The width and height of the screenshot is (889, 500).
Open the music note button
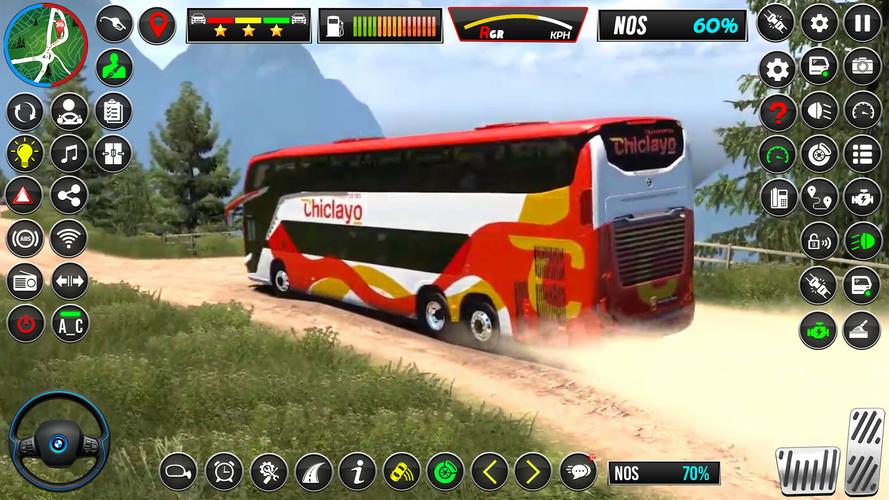click(x=69, y=153)
